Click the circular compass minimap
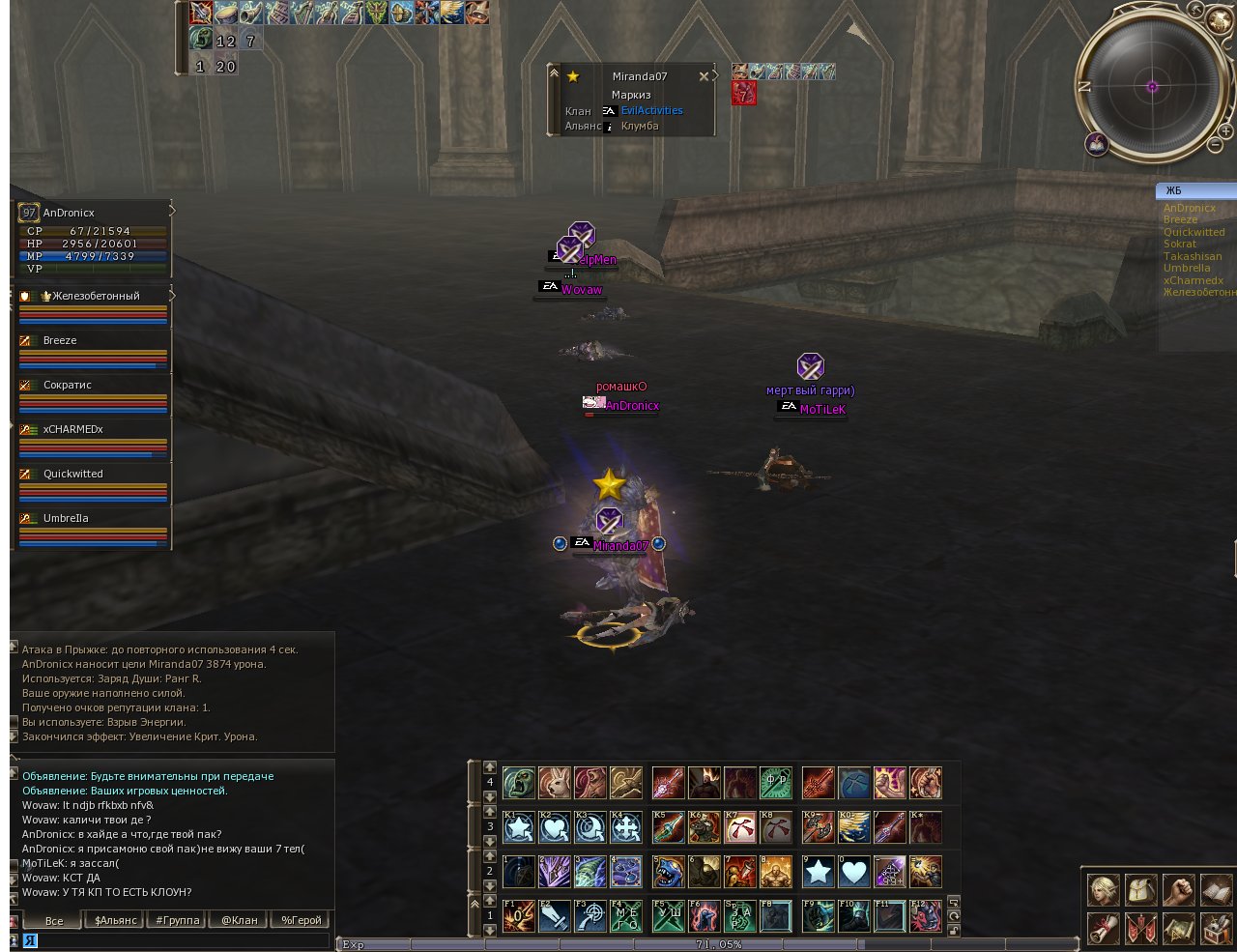The image size is (1237, 952). [x=1152, y=87]
